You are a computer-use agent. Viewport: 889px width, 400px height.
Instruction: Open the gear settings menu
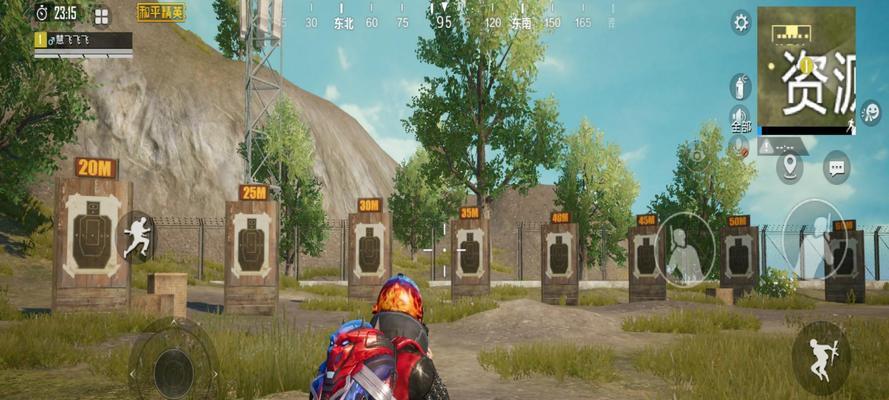(740, 22)
